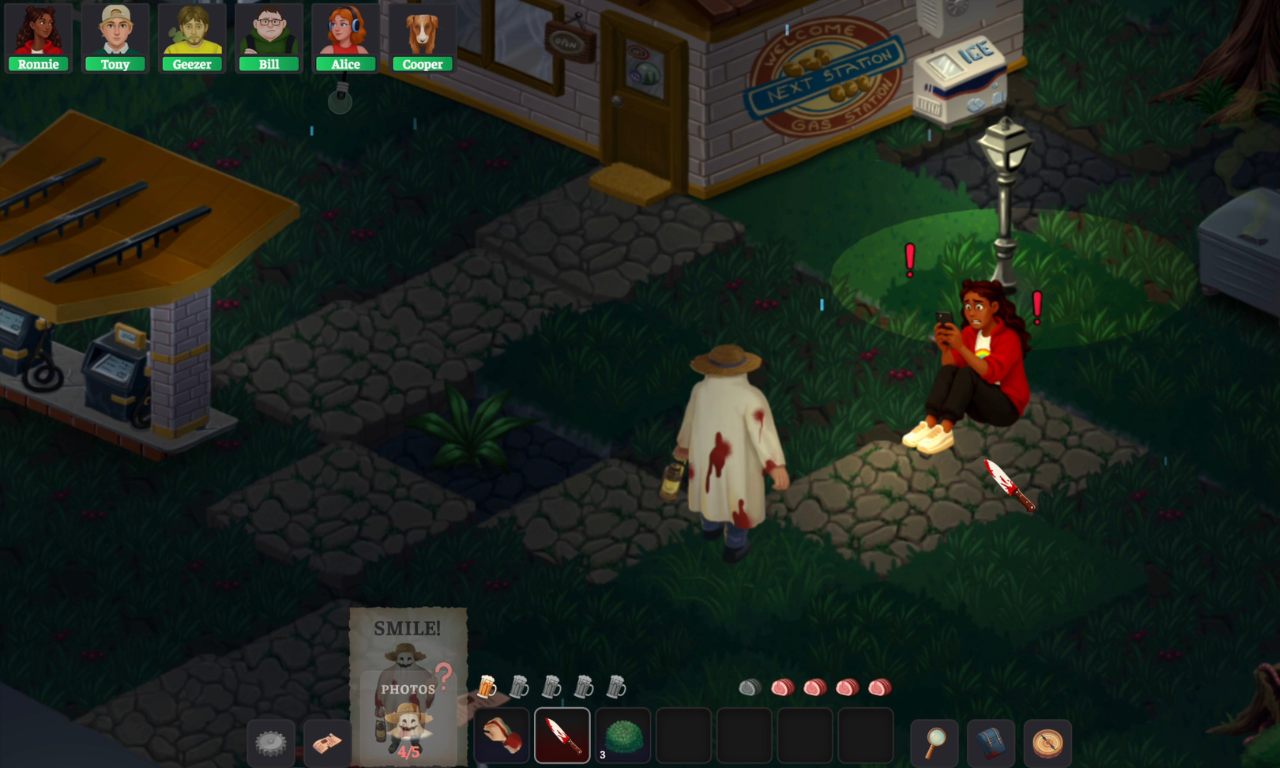Select the green bush hotbar slot
The width and height of the screenshot is (1280, 768).
tap(623, 736)
